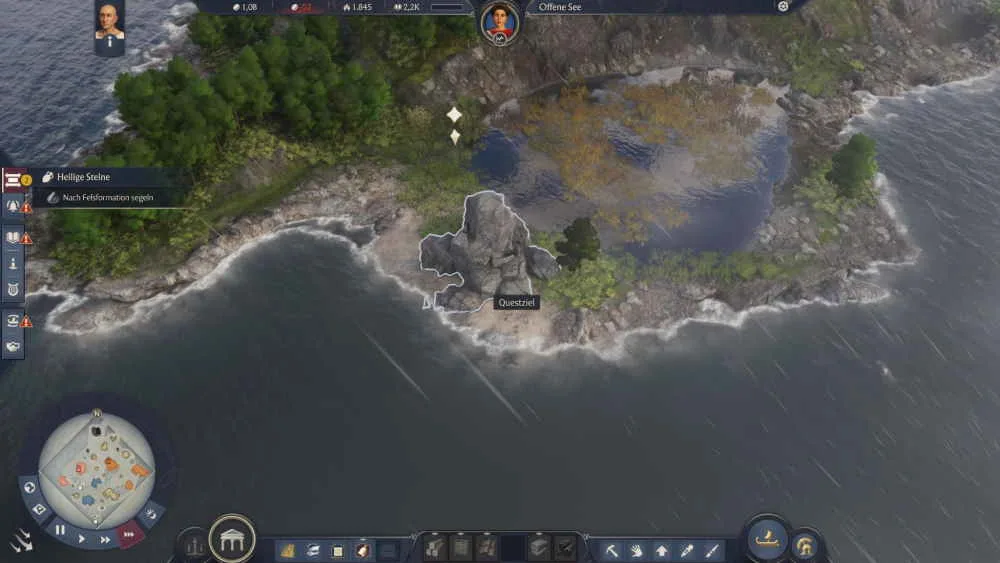
Task: Open the temple building menu button
Action: [x=231, y=540]
